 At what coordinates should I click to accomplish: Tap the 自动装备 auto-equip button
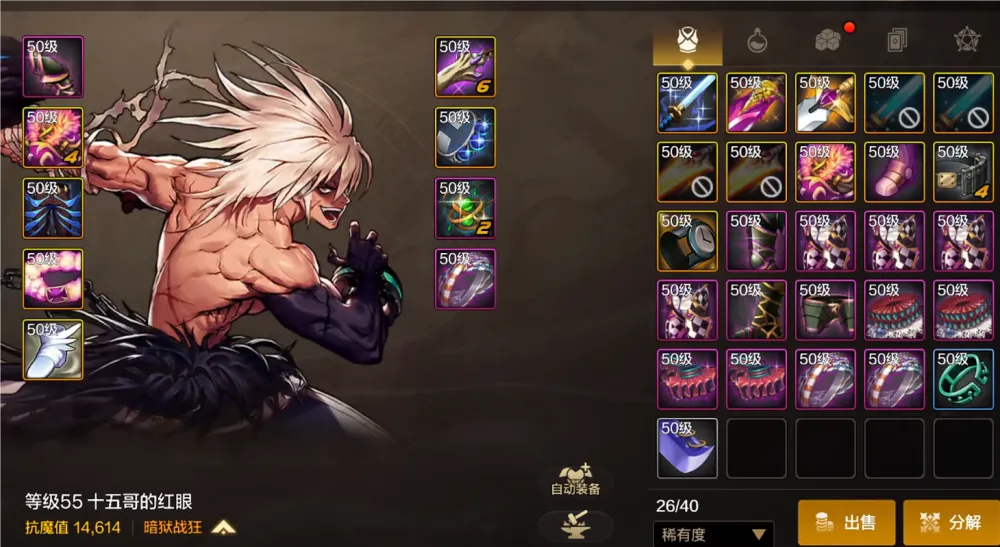pyautogui.click(x=576, y=479)
